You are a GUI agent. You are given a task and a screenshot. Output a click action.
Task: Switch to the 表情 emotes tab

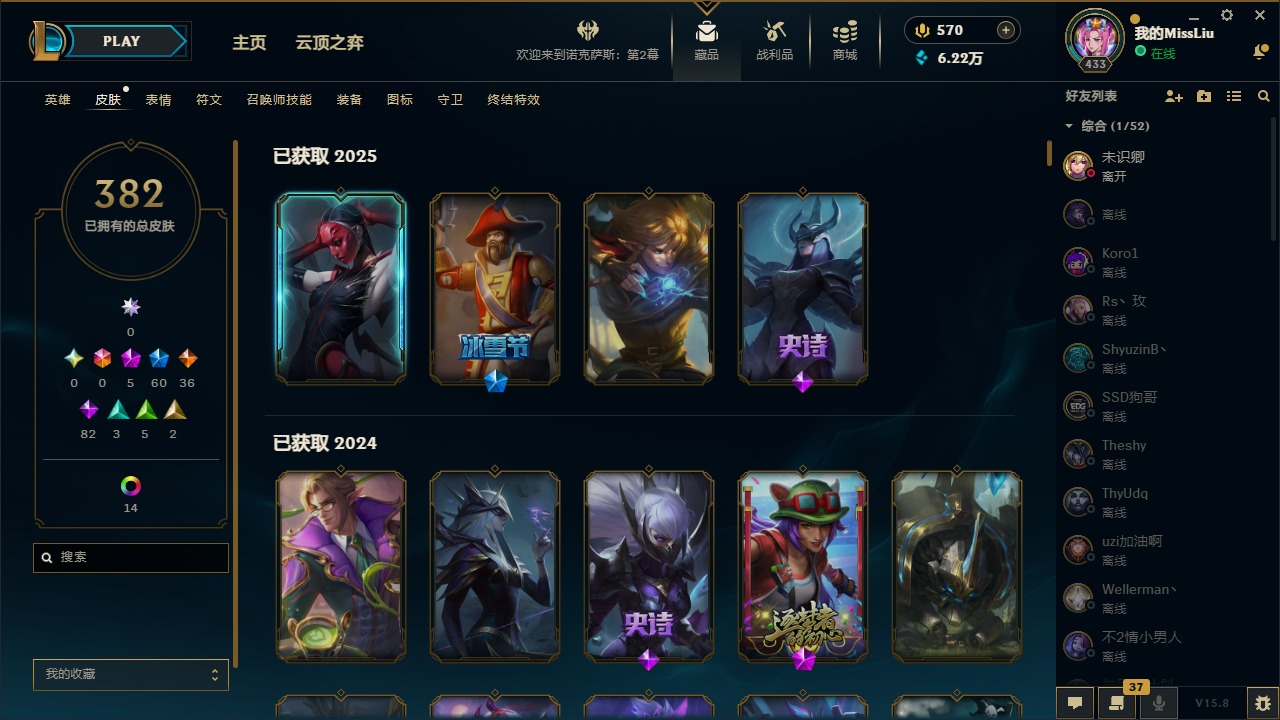pyautogui.click(x=158, y=100)
